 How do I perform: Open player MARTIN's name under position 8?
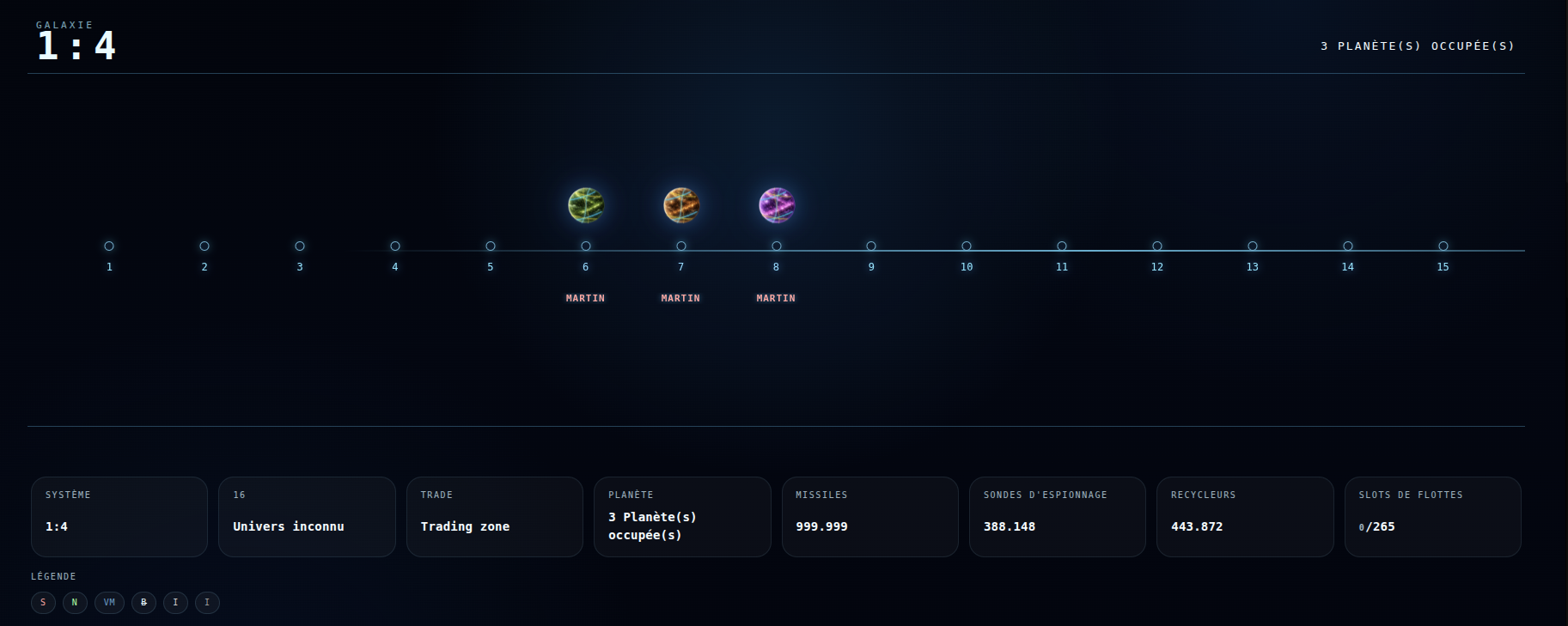[776, 298]
